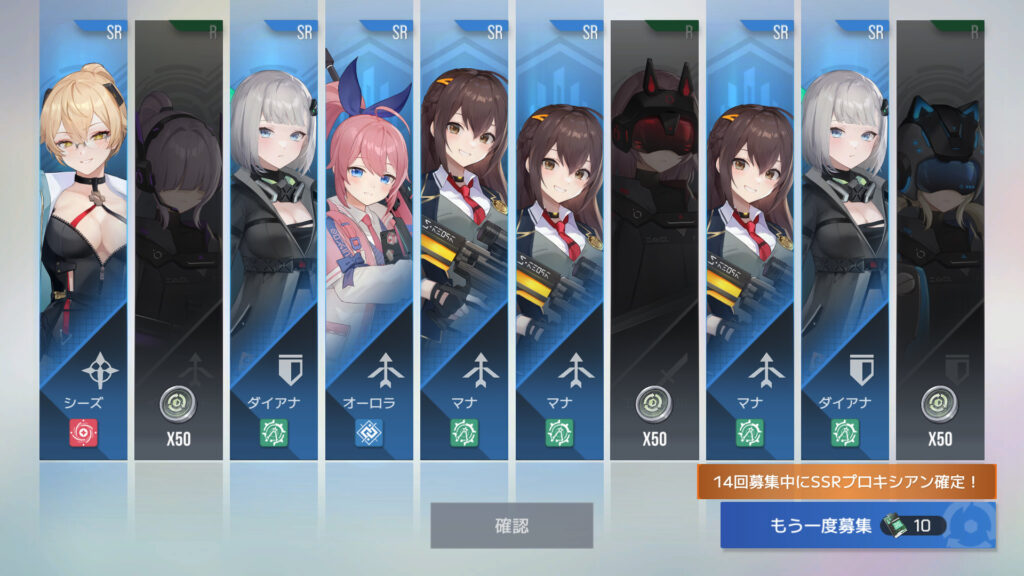The height and width of the screenshot is (576, 1024).
Task: Confirm the recruitment results with 確認
Action: [x=511, y=525]
